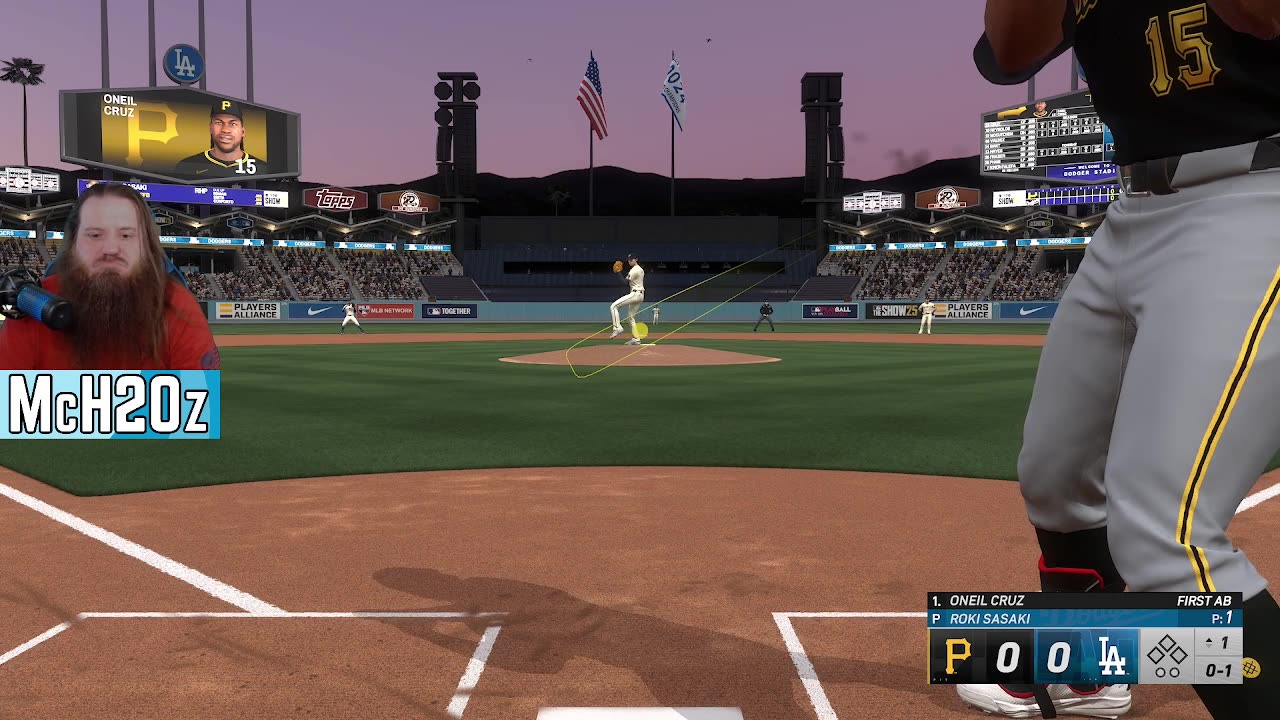
Task: Click the streamer webcam overlay
Action: point(108,280)
